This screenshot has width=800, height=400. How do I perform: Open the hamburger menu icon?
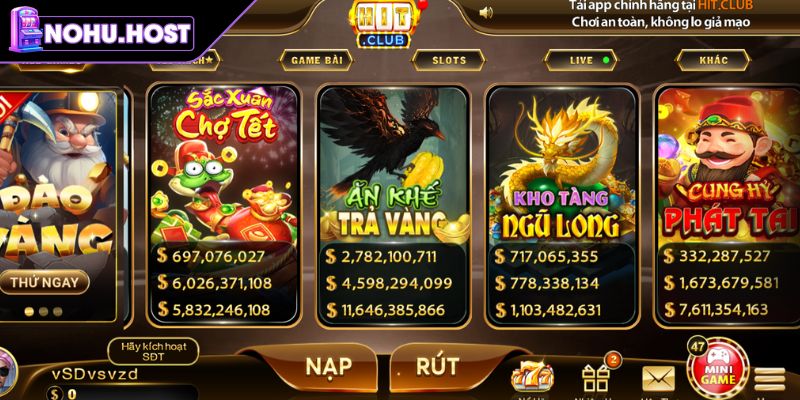point(769,380)
